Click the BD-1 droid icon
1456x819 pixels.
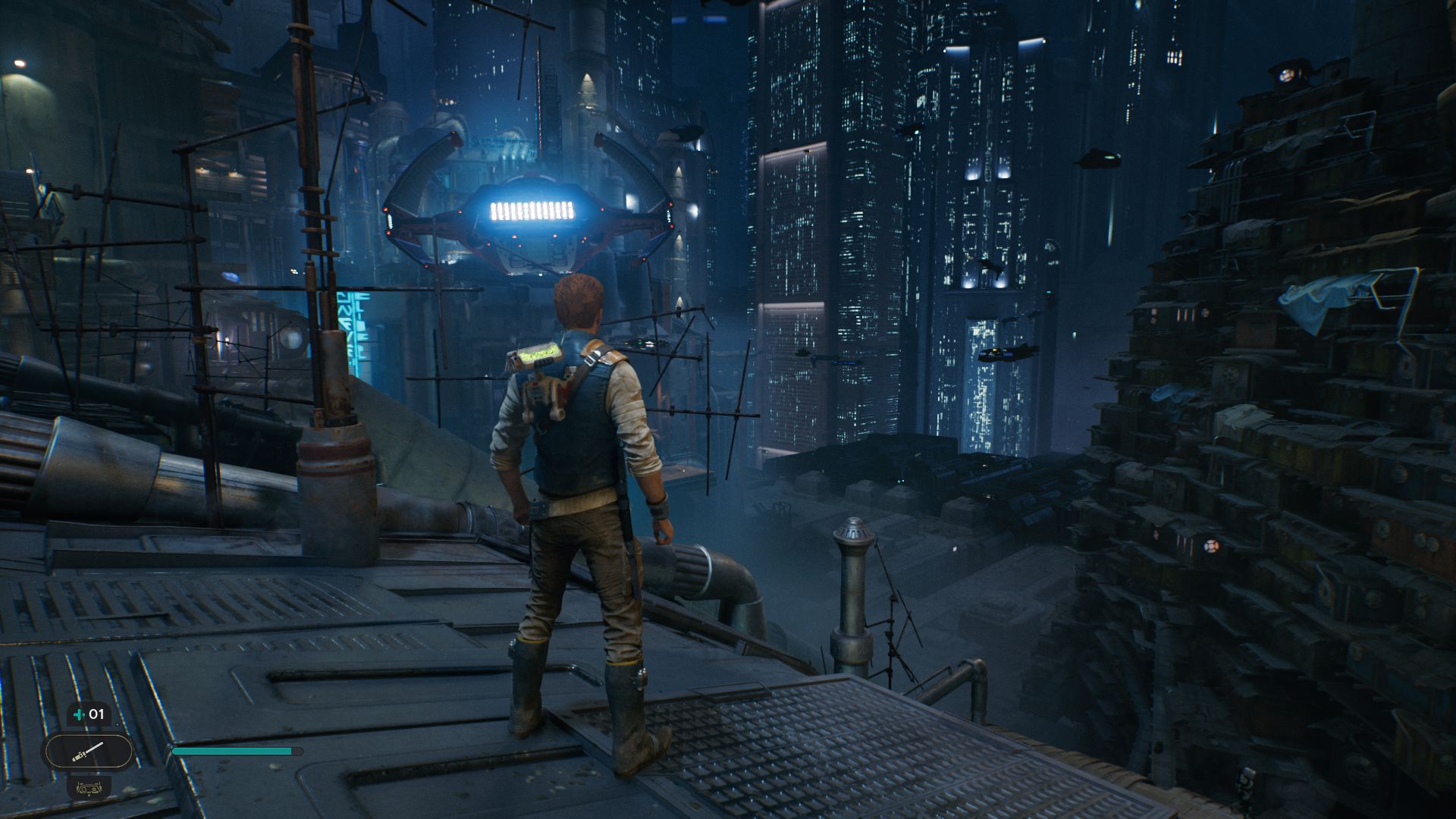click(x=89, y=787)
